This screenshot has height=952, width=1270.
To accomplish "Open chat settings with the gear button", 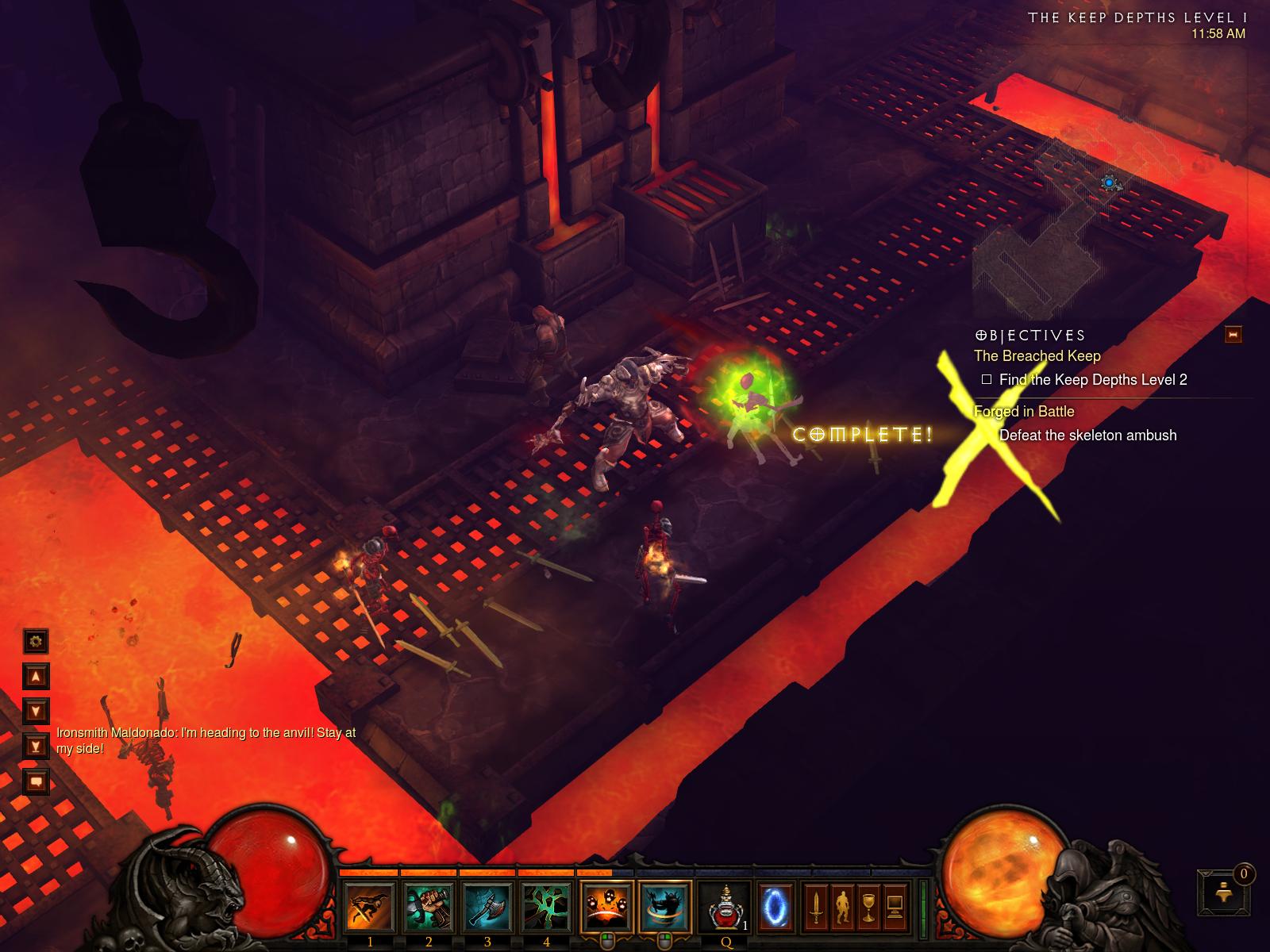I will pos(36,640).
